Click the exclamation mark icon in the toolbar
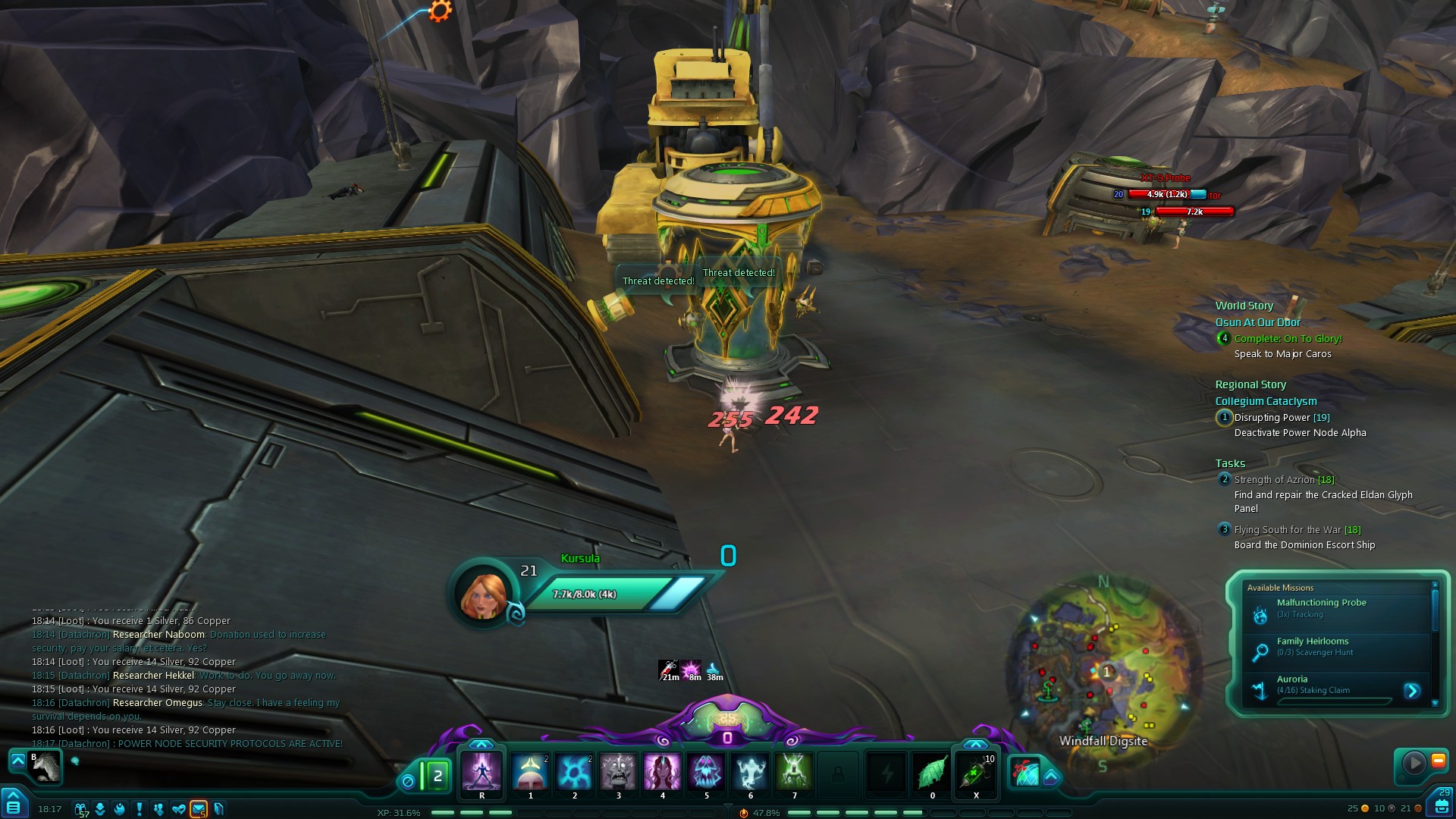The height and width of the screenshot is (819, 1456). click(139, 809)
